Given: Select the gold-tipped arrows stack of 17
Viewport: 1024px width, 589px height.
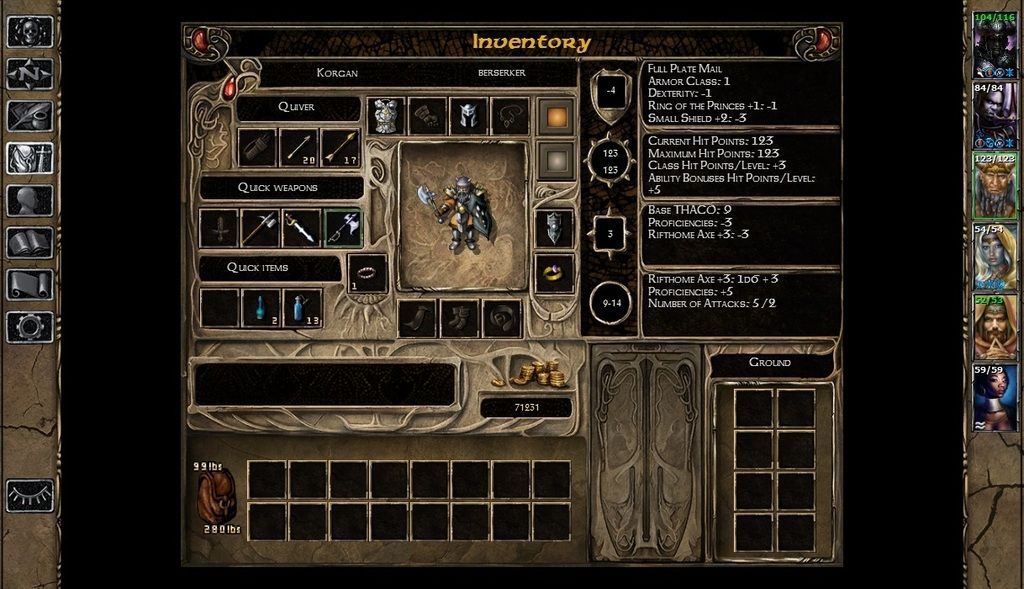Looking at the screenshot, I should [x=340, y=148].
